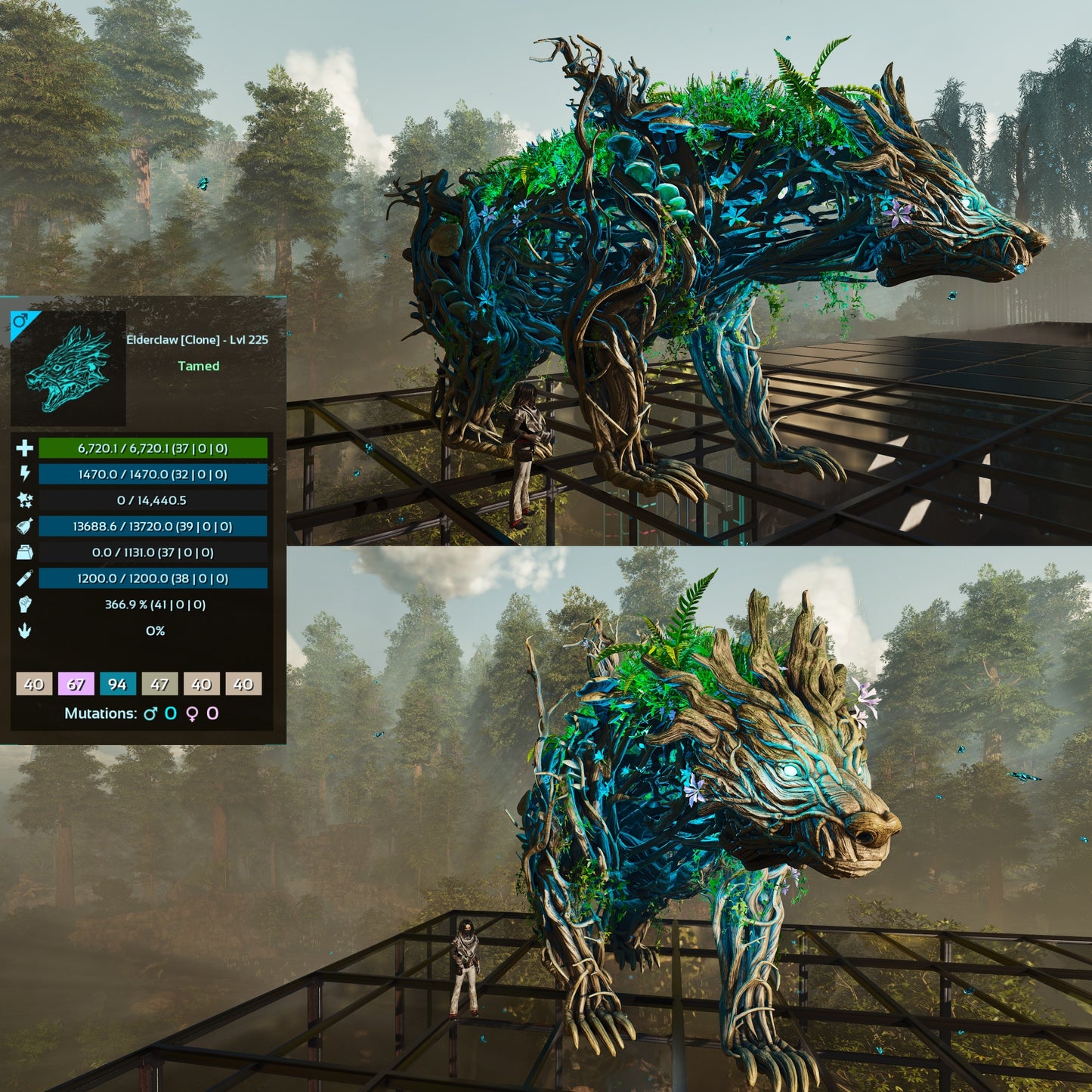Click the Elderclaw creature portrait
1092x1092 pixels.
coord(68,368)
